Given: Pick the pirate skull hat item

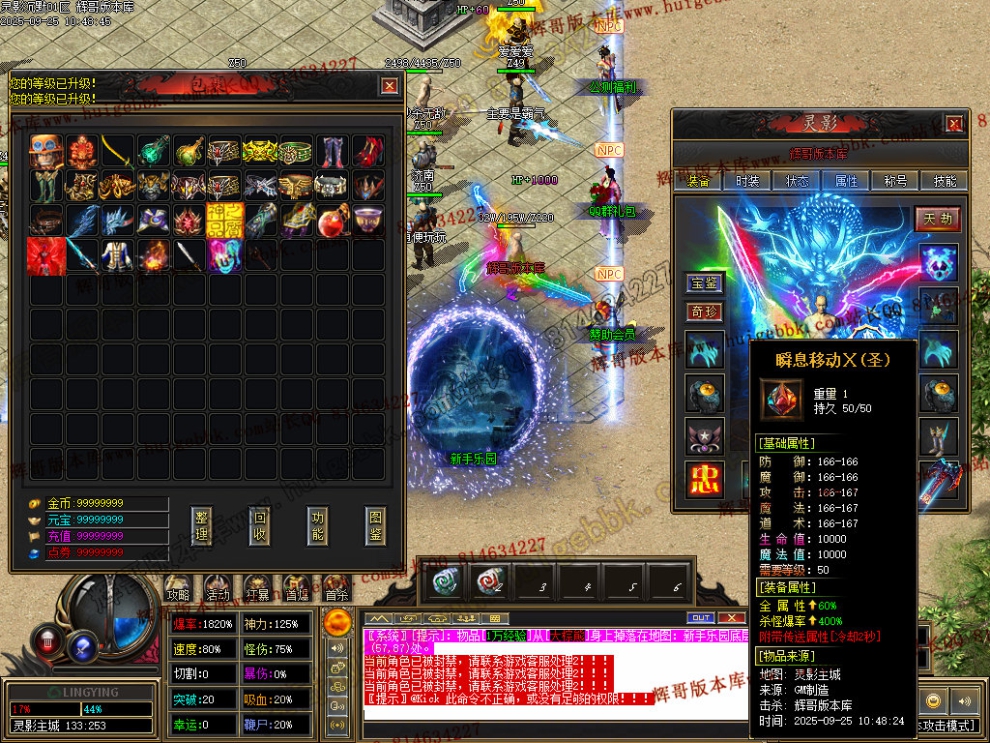Looking at the screenshot, I should (x=44, y=153).
